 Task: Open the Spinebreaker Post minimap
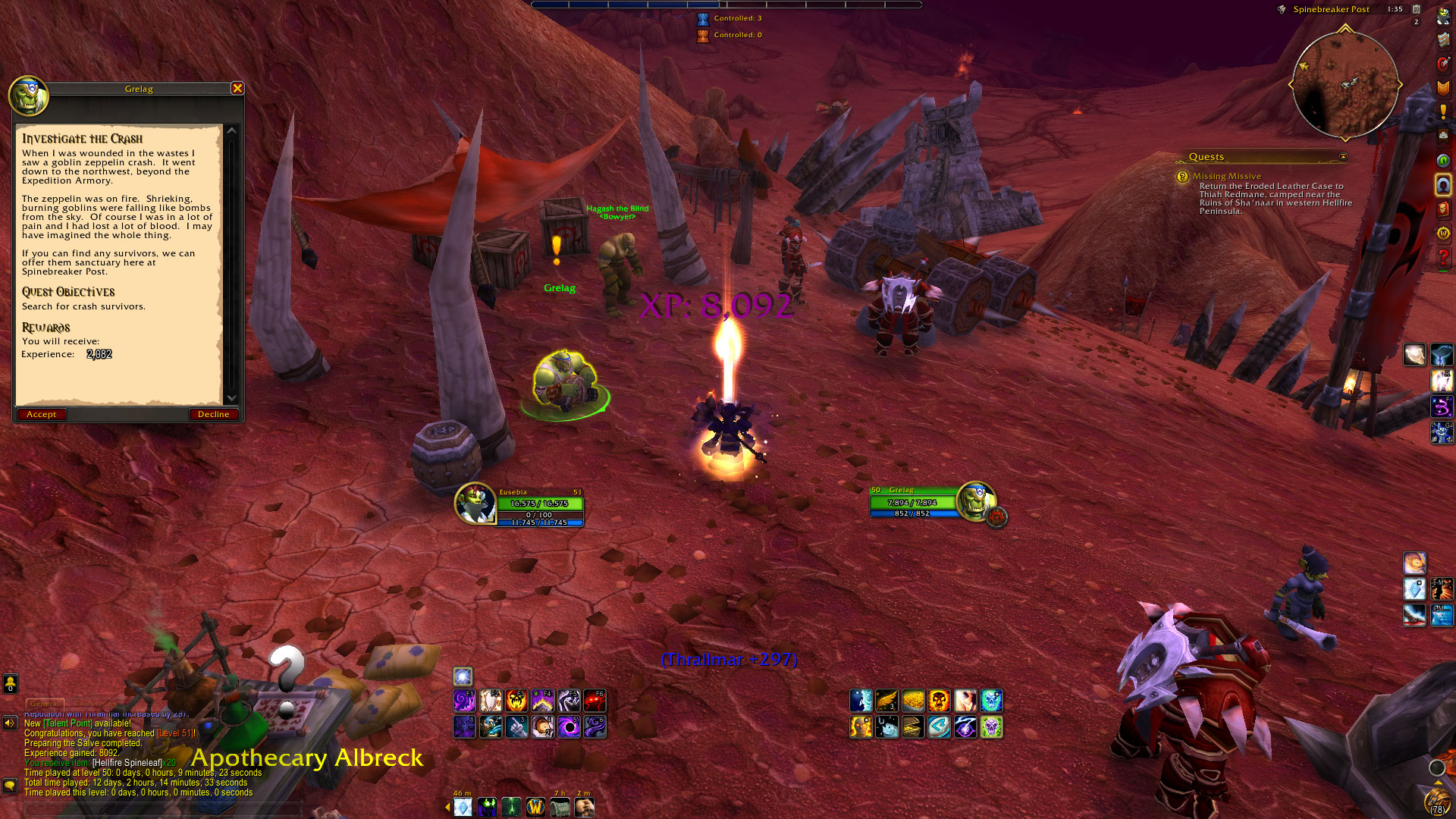(x=1345, y=83)
